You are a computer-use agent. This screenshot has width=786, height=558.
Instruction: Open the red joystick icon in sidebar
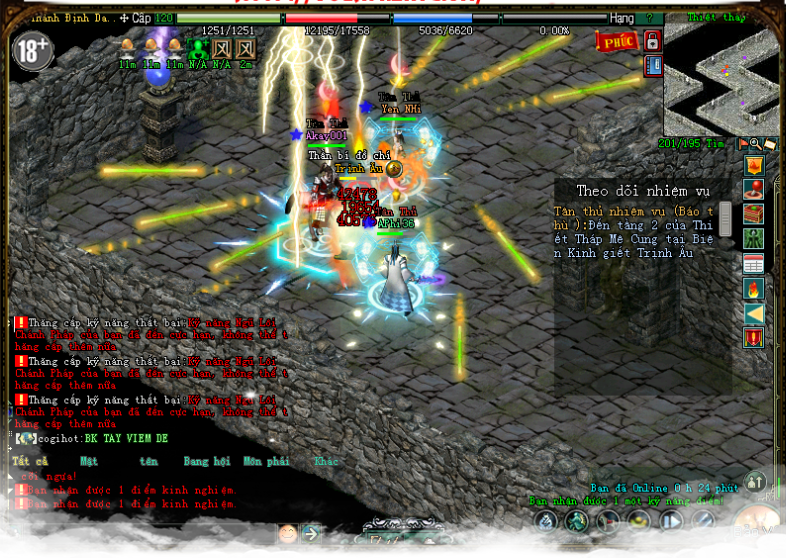point(754,190)
